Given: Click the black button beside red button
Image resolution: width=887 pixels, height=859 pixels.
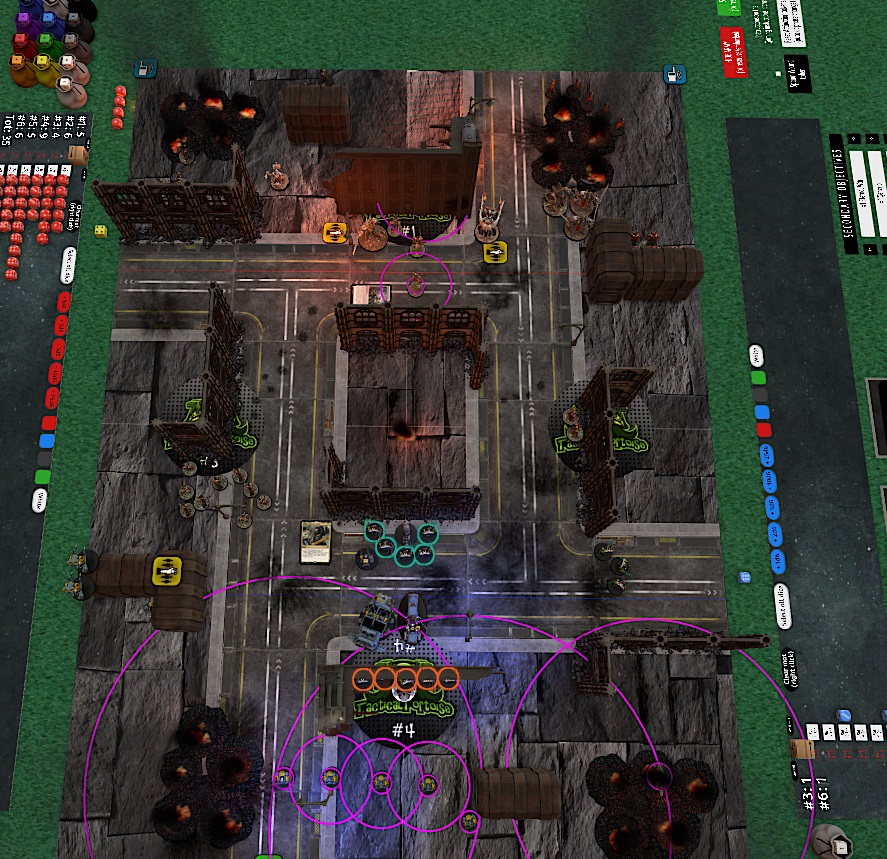Looking at the screenshot, I should point(796,74).
